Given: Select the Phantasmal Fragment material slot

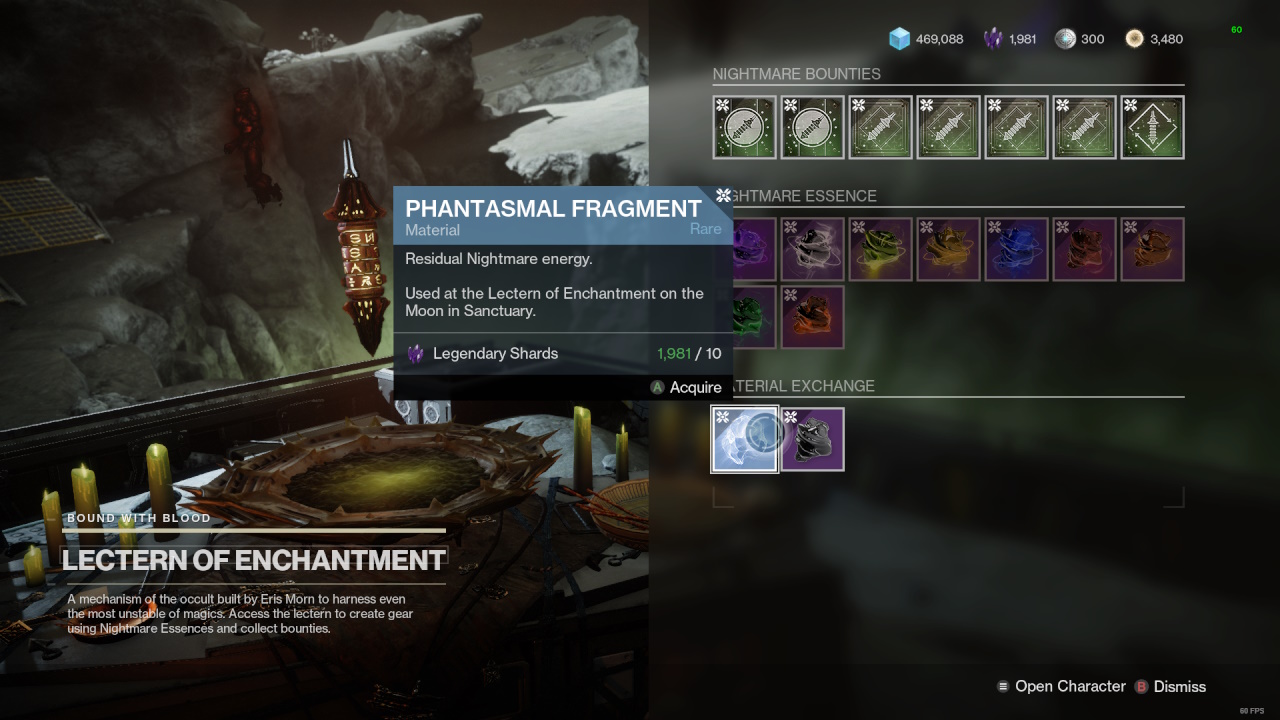Looking at the screenshot, I should 745,439.
